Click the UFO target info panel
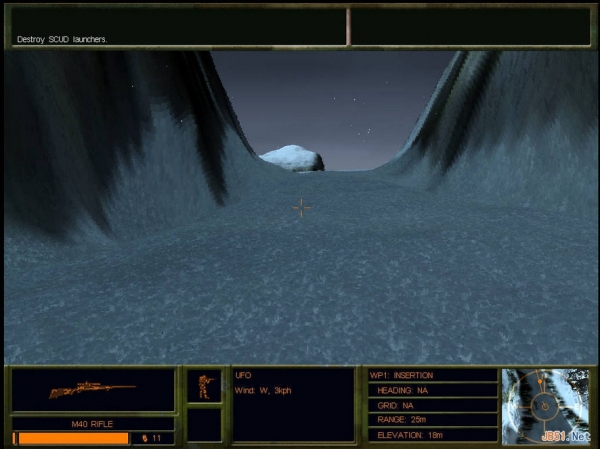This screenshot has width=600, height=449. [293, 404]
